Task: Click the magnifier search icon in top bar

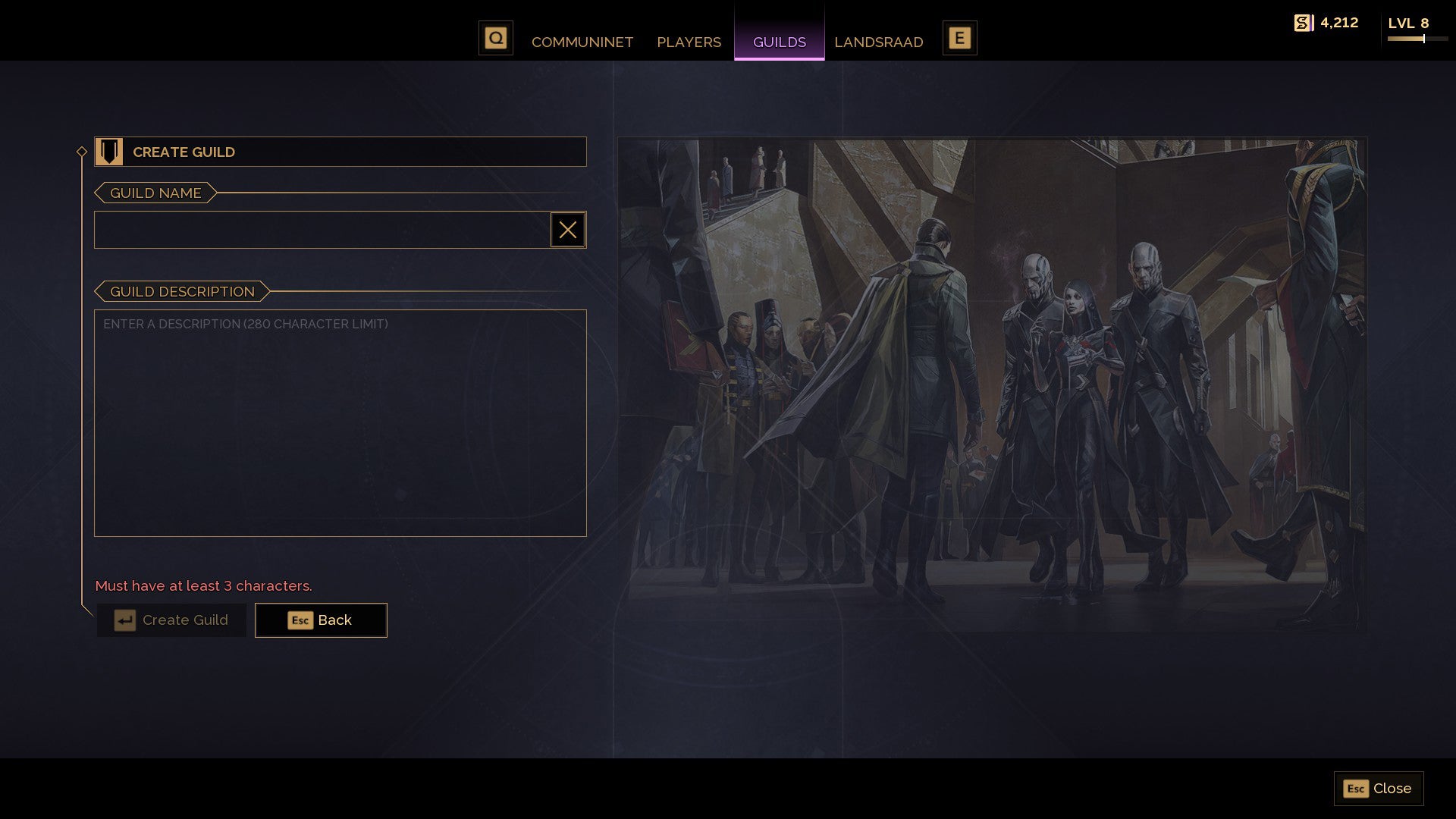Action: 496,36
